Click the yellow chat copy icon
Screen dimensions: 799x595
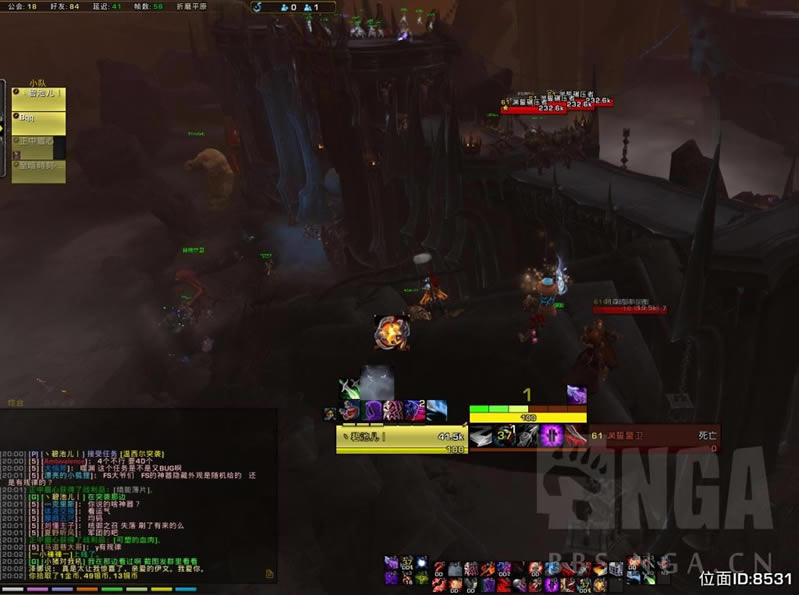269,574
